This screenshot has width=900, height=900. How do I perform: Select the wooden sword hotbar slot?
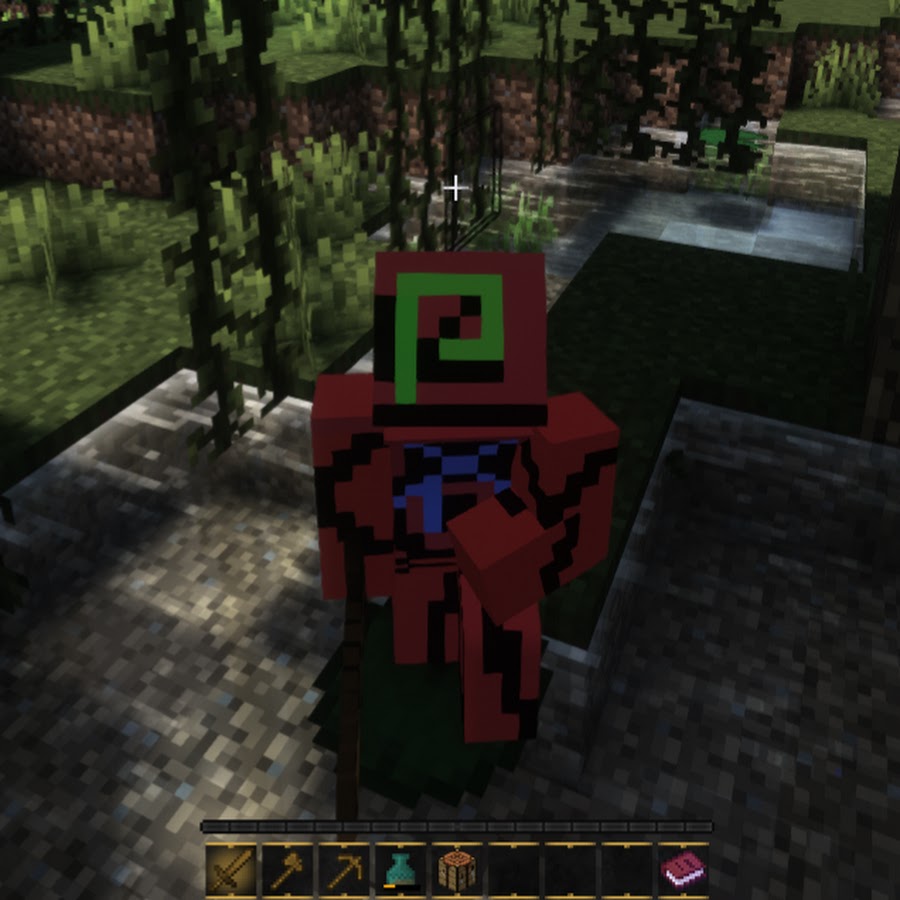pyautogui.click(x=232, y=868)
